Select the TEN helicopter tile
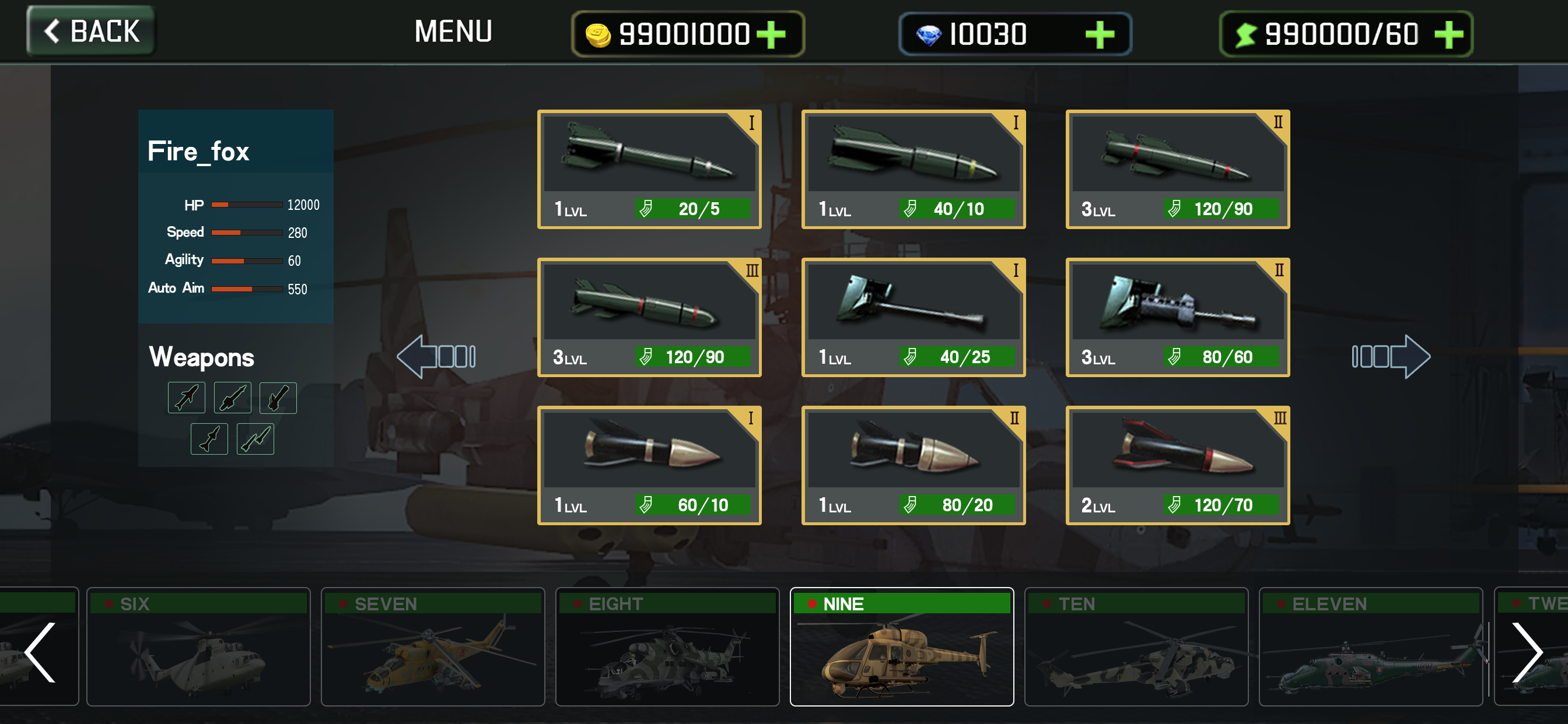The height and width of the screenshot is (724, 1568). tap(1136, 646)
